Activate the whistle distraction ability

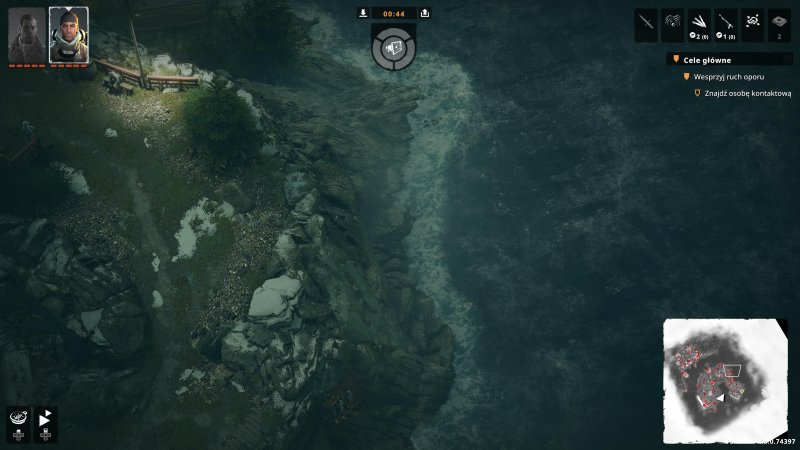(x=673, y=22)
